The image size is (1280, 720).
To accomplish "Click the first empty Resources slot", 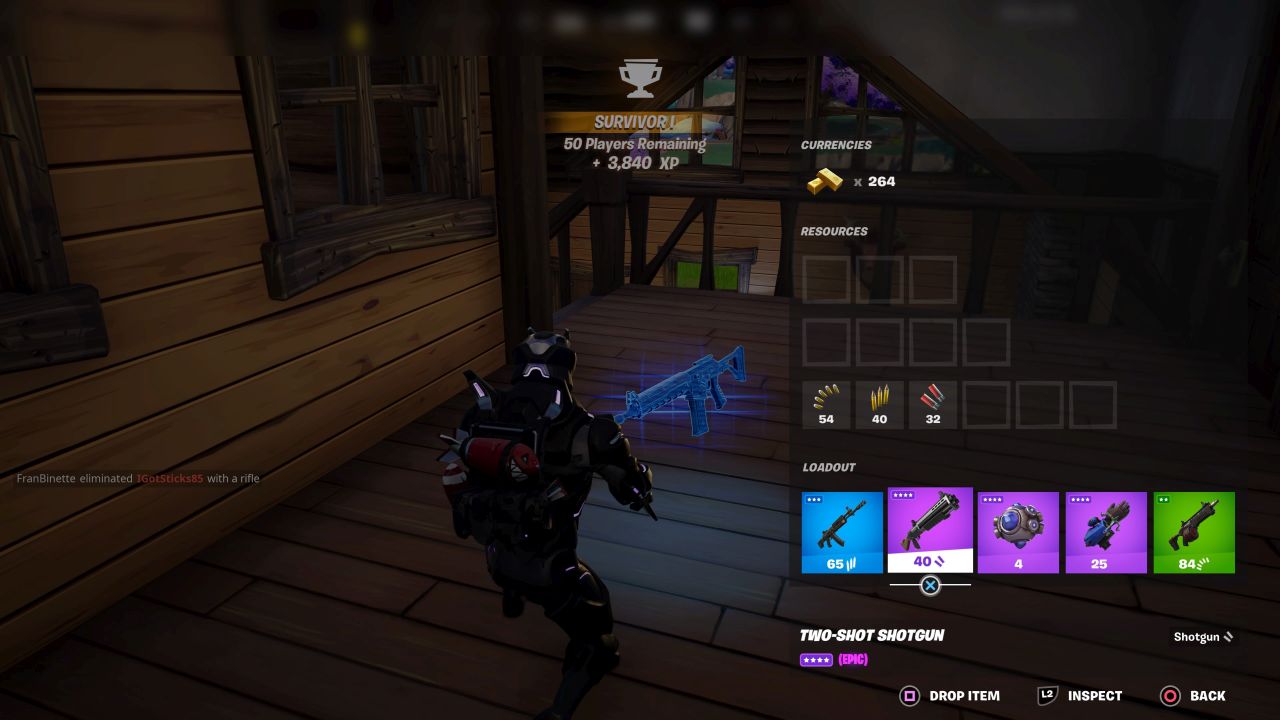I will pyautogui.click(x=826, y=279).
